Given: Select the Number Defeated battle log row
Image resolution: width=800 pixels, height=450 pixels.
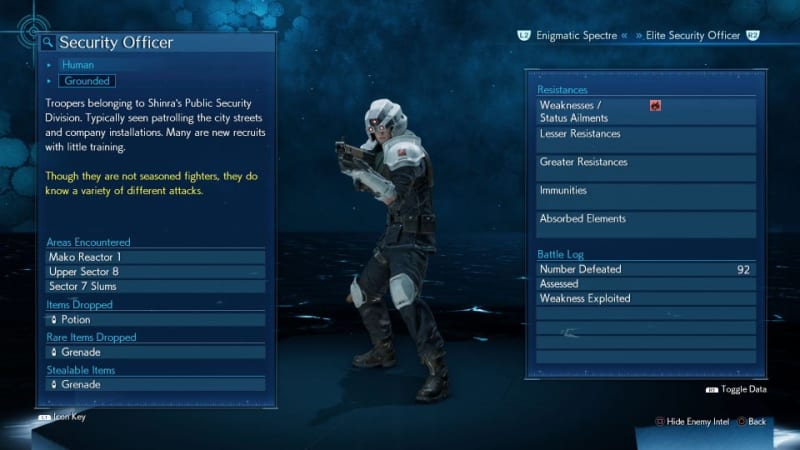Looking at the screenshot, I should (x=645, y=269).
